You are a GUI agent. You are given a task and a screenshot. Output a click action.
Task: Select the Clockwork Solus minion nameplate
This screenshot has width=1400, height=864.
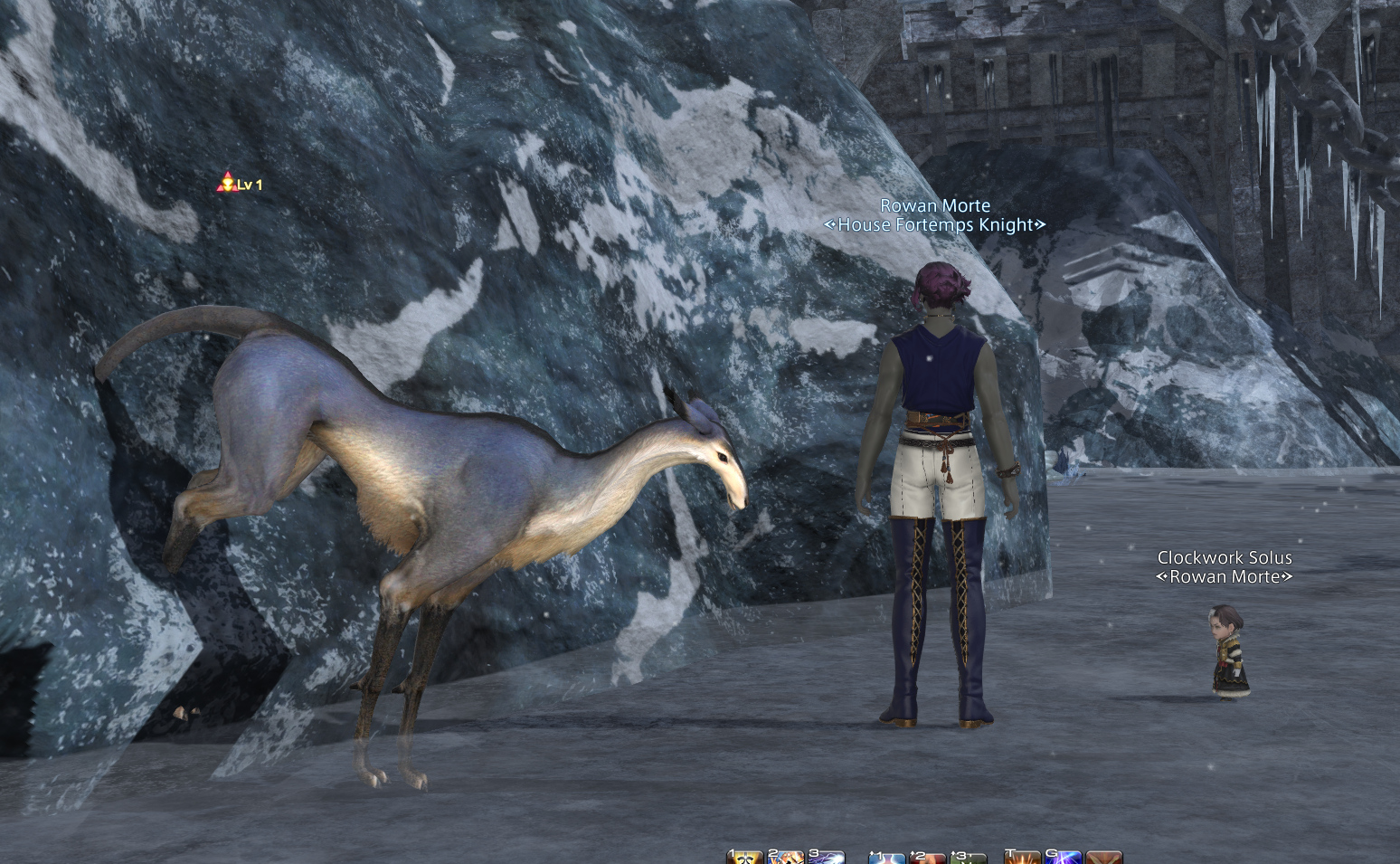pos(1225,558)
